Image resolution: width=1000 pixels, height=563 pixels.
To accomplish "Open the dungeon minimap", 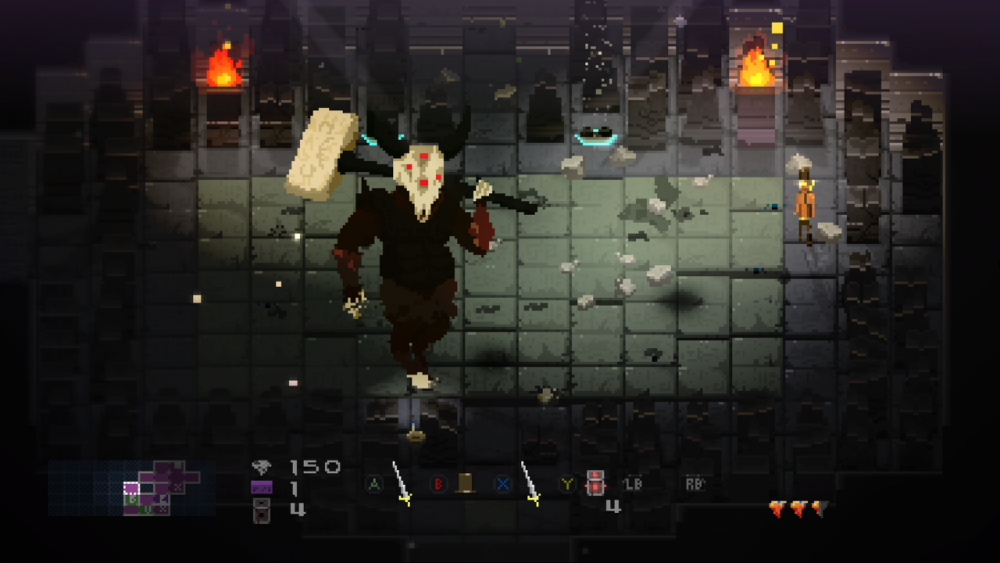I will click(x=148, y=489).
